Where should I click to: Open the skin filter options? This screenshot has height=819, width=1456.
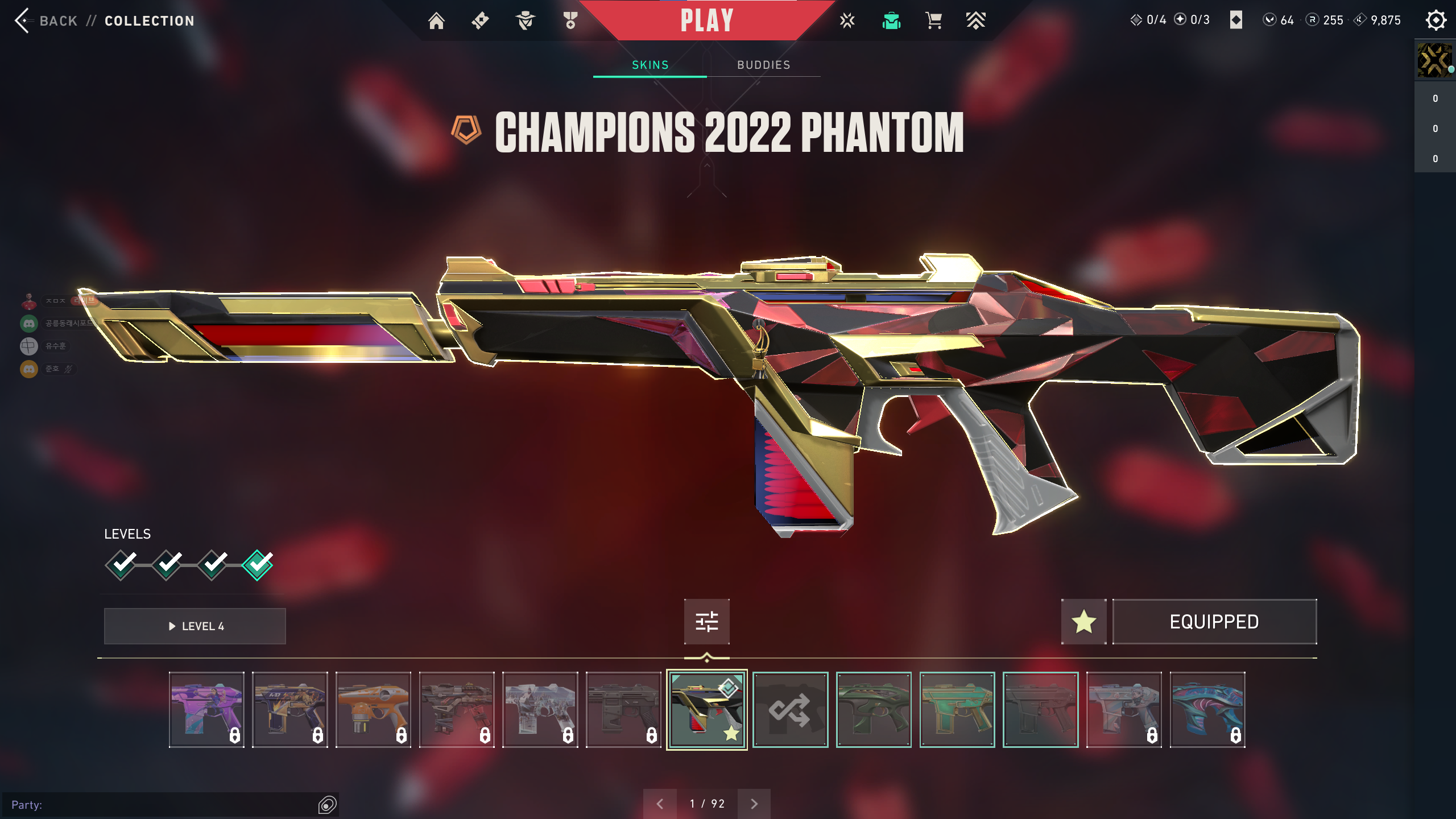707,622
